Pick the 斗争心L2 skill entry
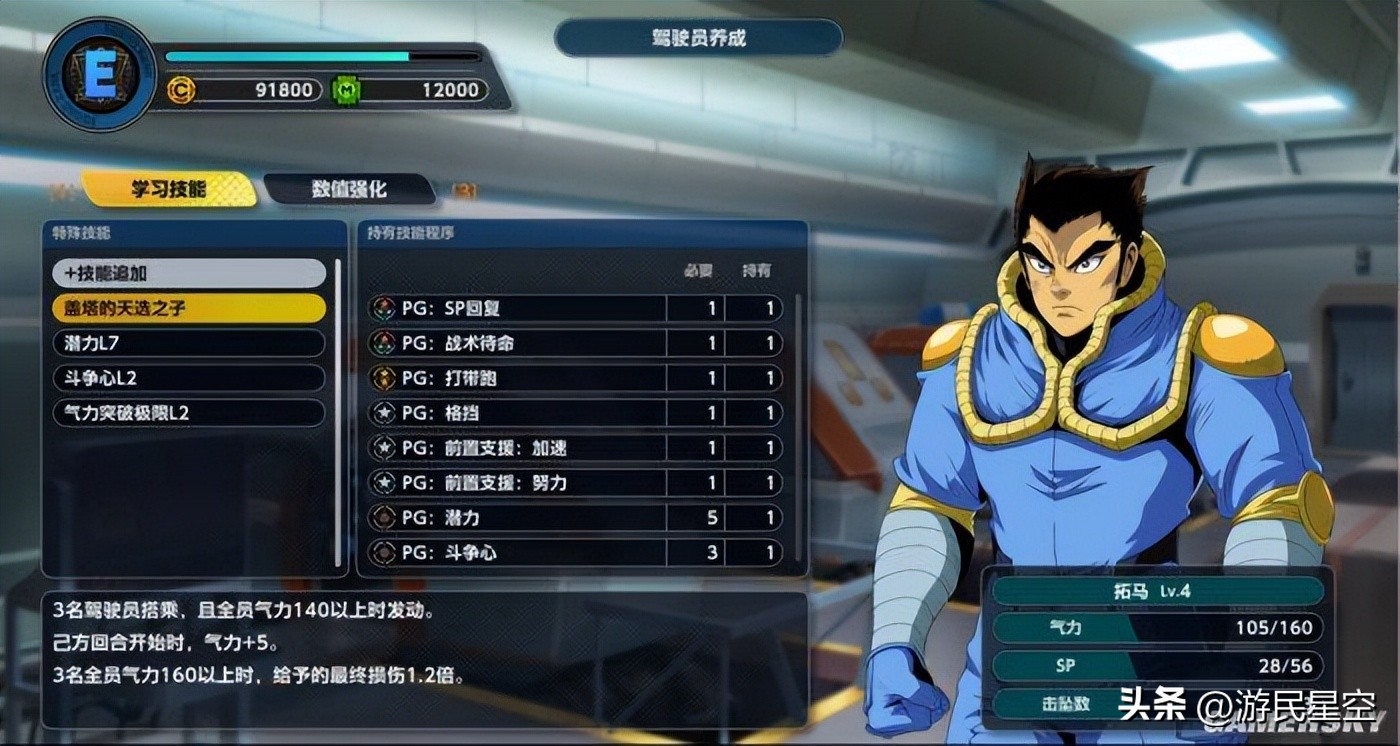 (x=189, y=378)
